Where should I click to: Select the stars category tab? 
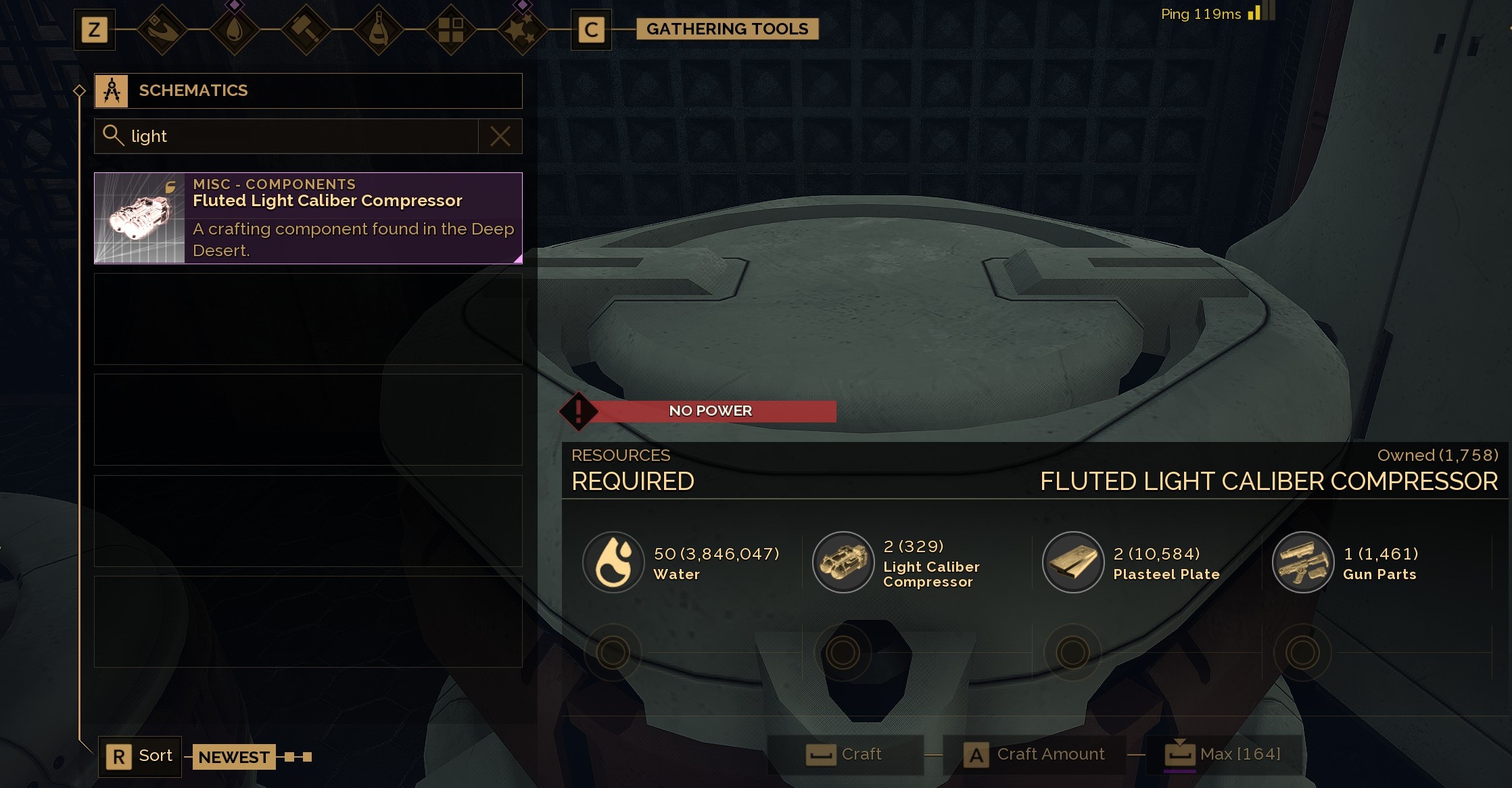(x=522, y=30)
